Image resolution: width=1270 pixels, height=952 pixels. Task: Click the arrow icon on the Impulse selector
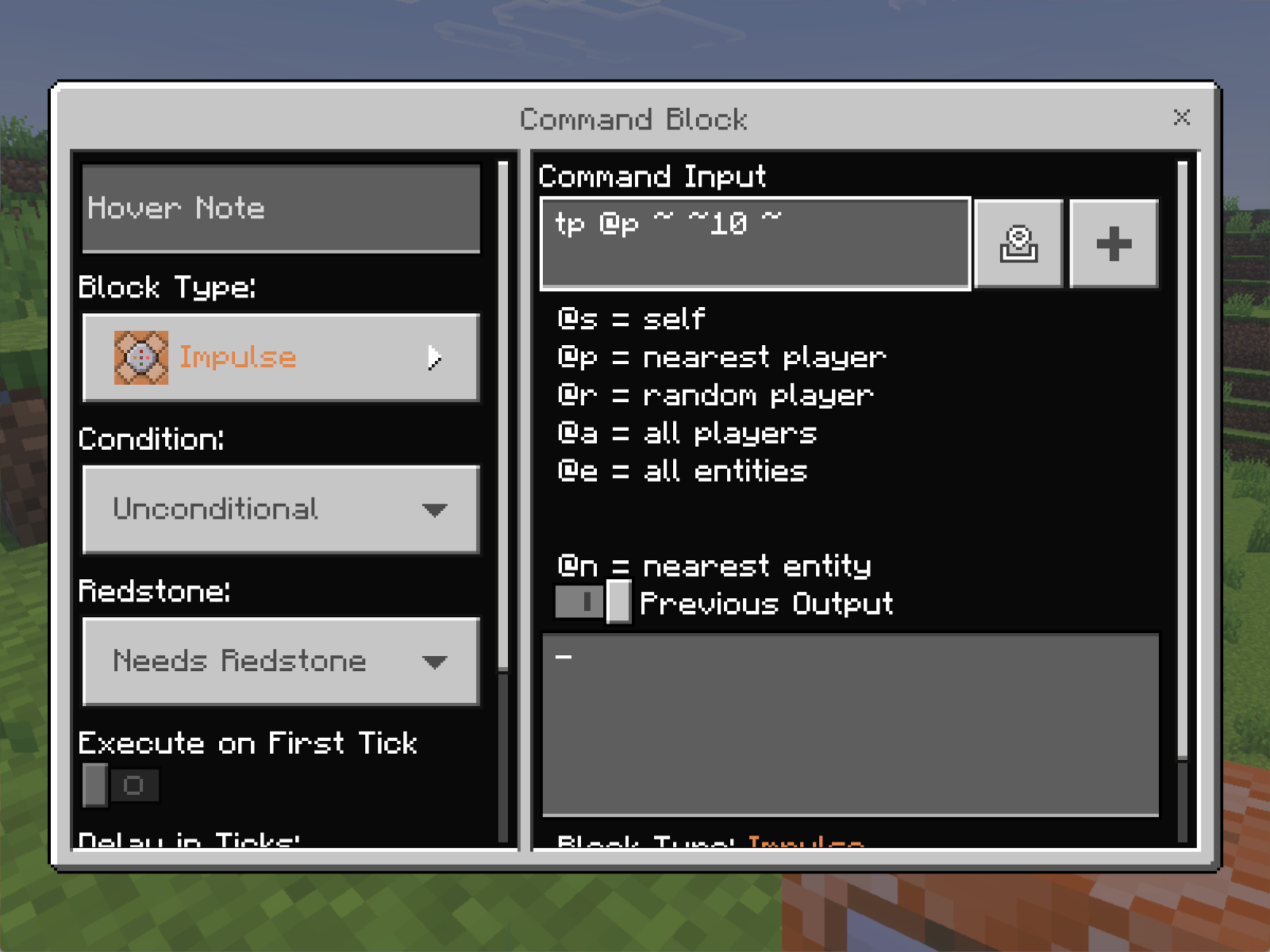click(x=434, y=358)
